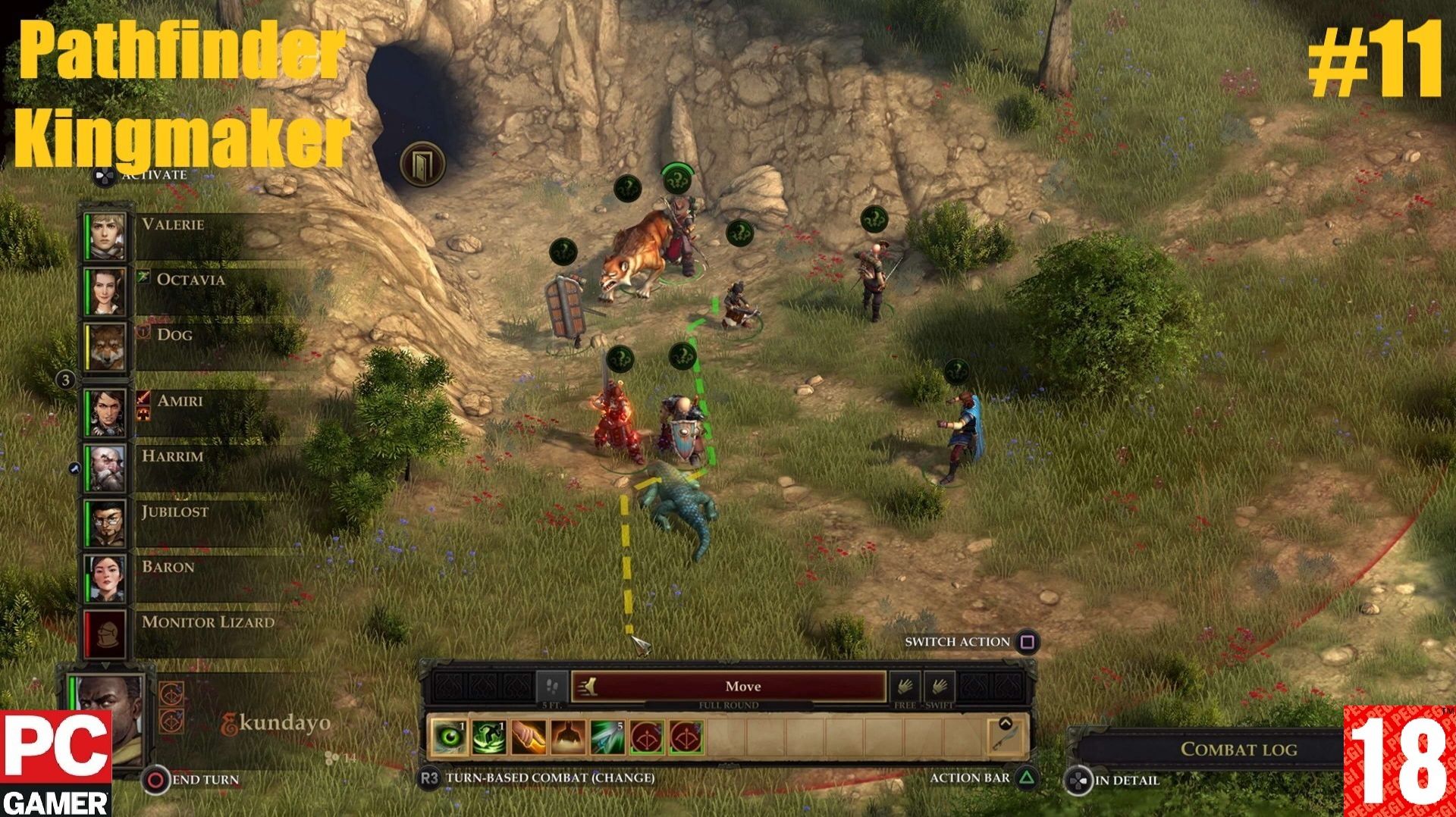Image resolution: width=1456 pixels, height=817 pixels.
Task: Choose the Dog portrait in the initiative list
Action: [105, 346]
